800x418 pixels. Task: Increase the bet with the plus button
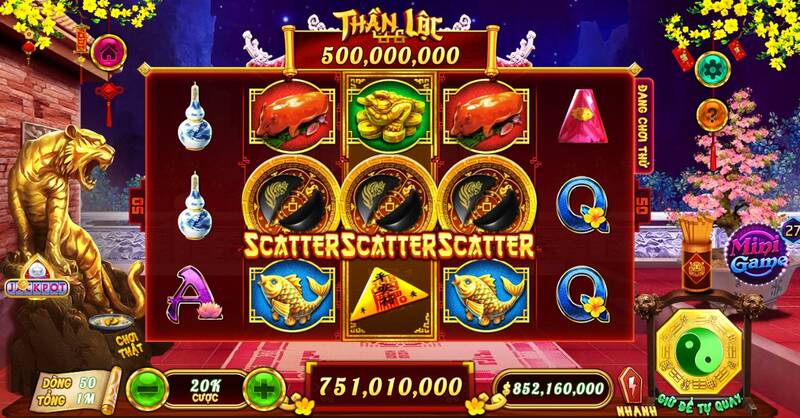point(260,386)
